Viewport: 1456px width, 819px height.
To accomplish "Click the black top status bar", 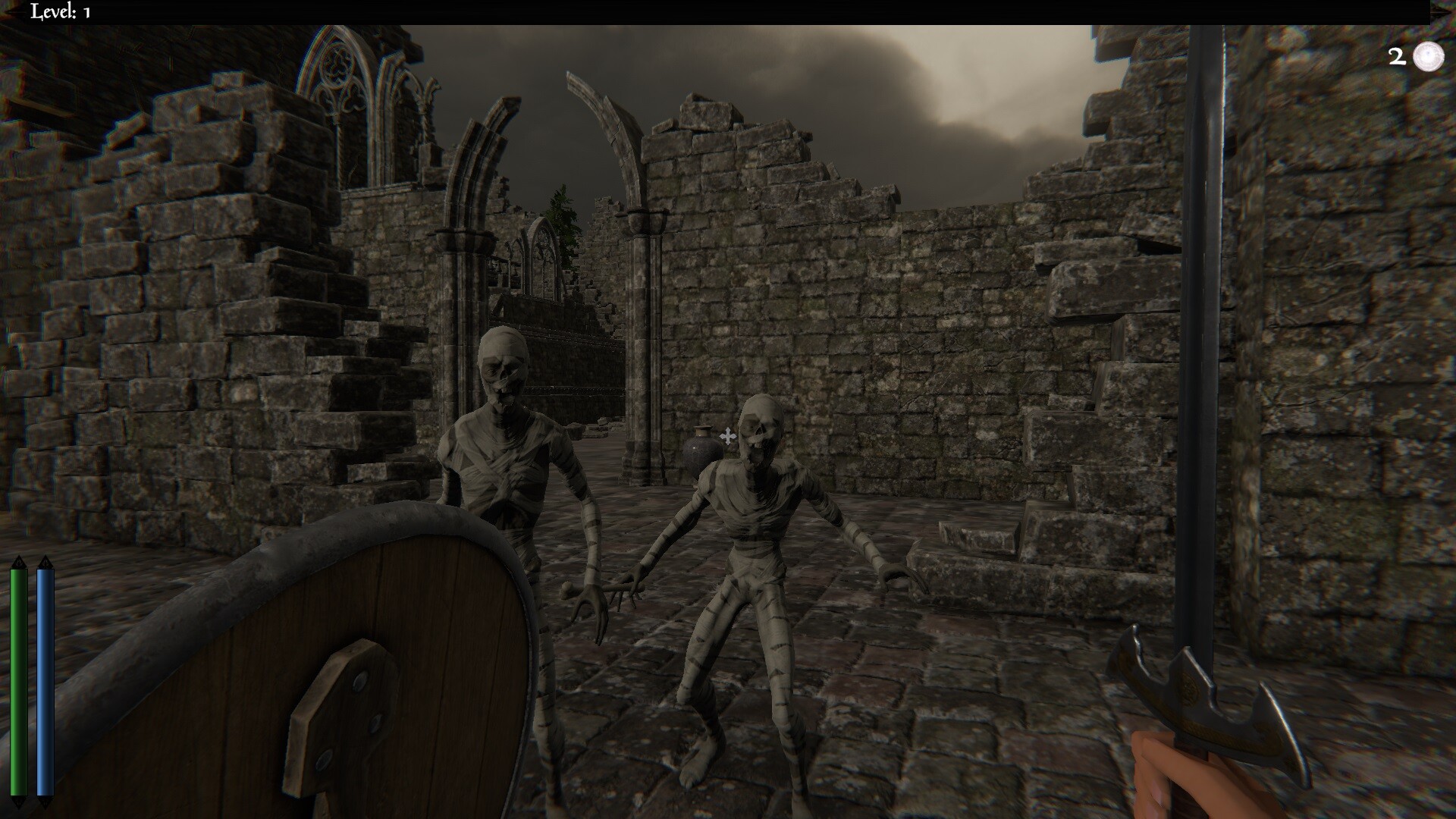I will pyautogui.click(x=728, y=11).
